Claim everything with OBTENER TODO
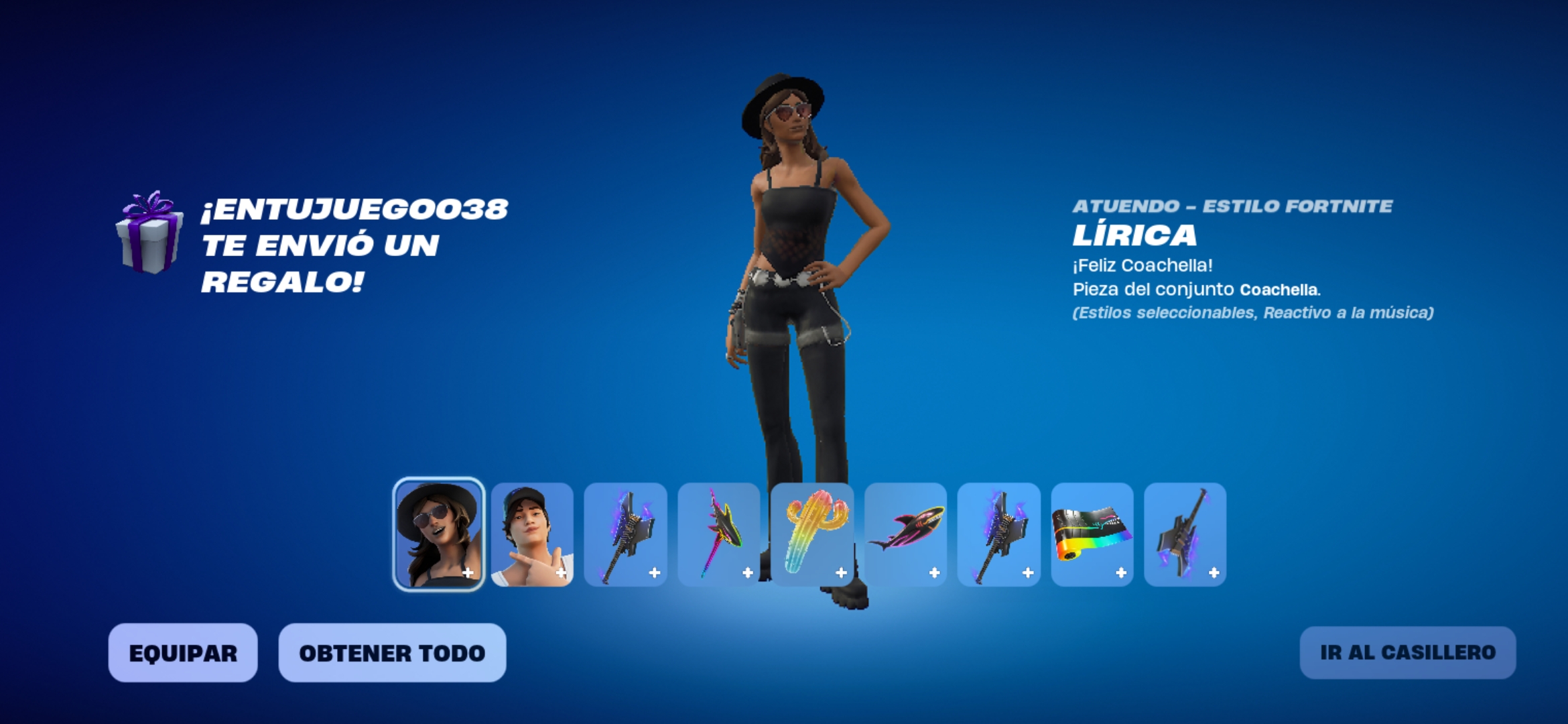Screen dimensions: 1568x724 click(392, 653)
